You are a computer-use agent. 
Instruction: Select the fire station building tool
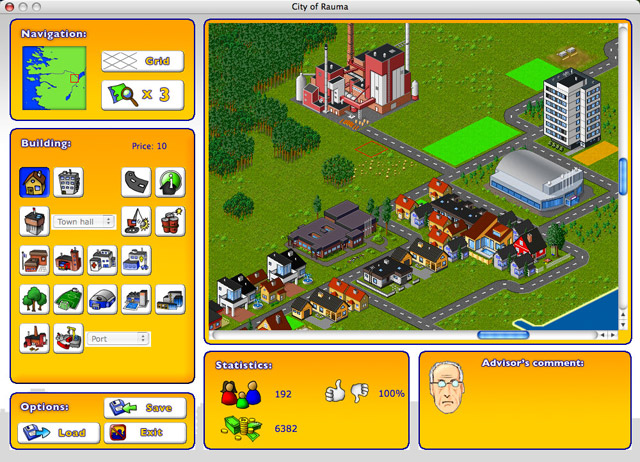click(x=68, y=260)
